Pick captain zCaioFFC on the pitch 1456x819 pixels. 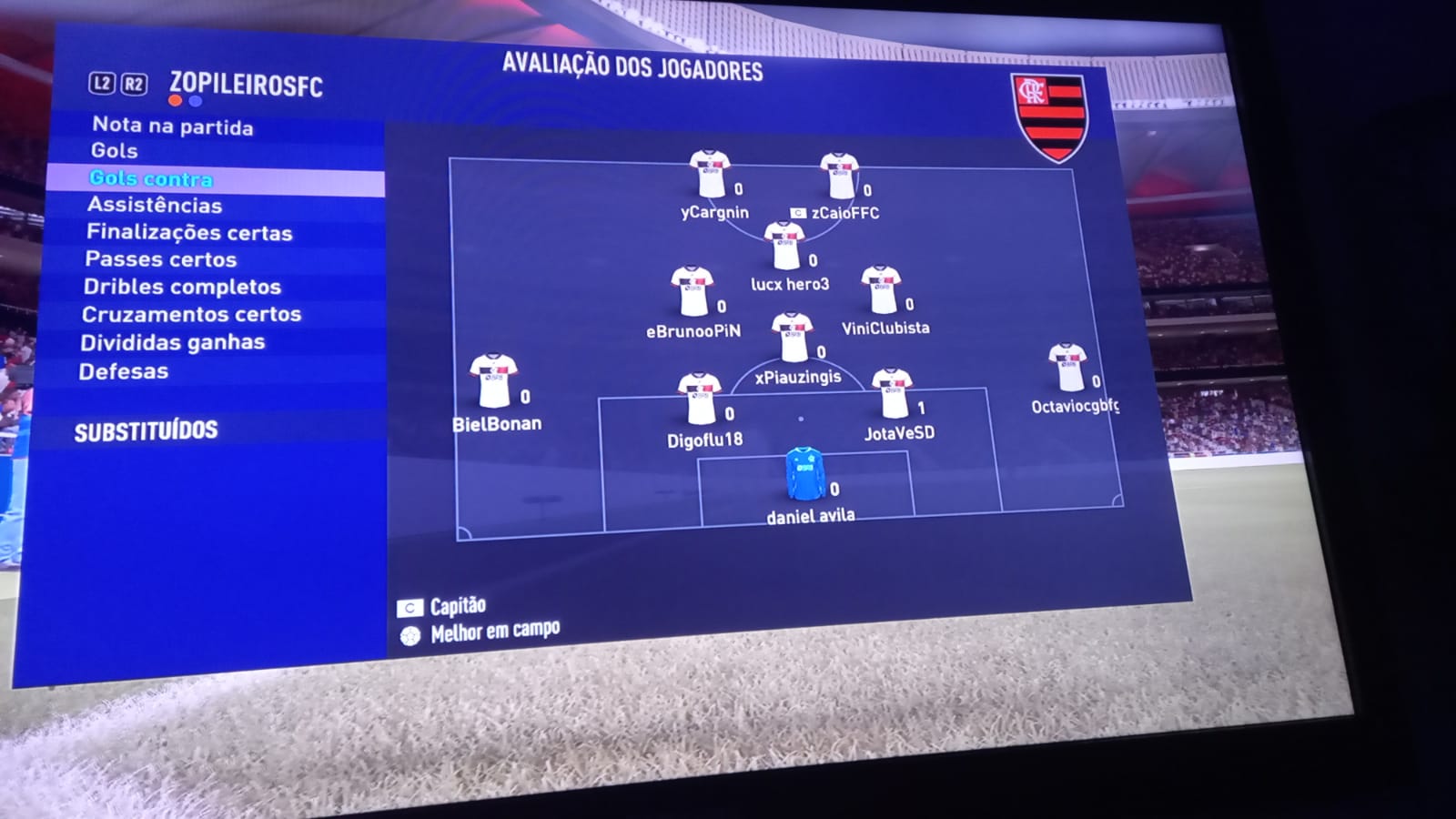click(839, 176)
